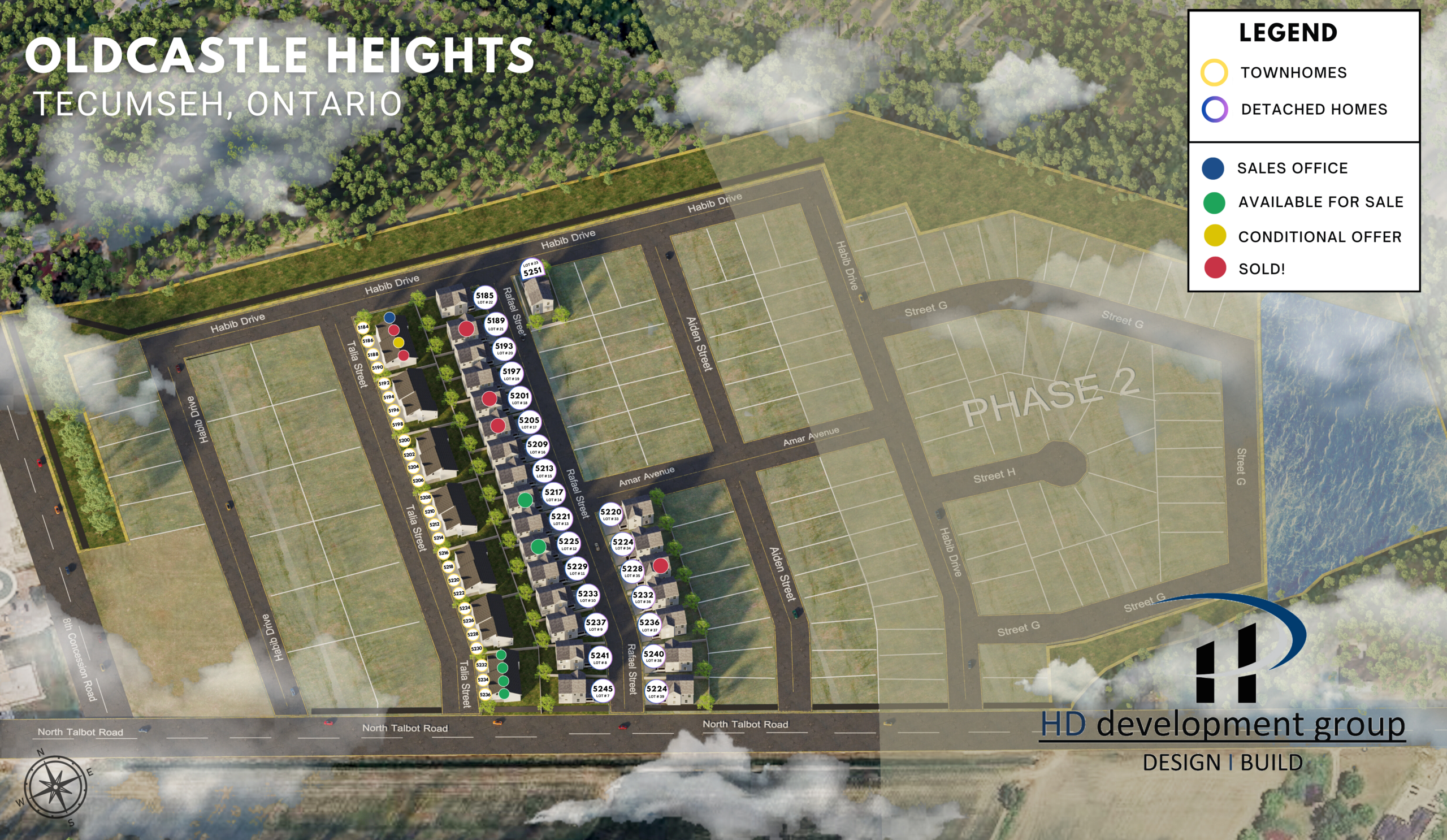Select the Conditional Offer legend entry
1447x840 pixels.
click(x=1319, y=236)
